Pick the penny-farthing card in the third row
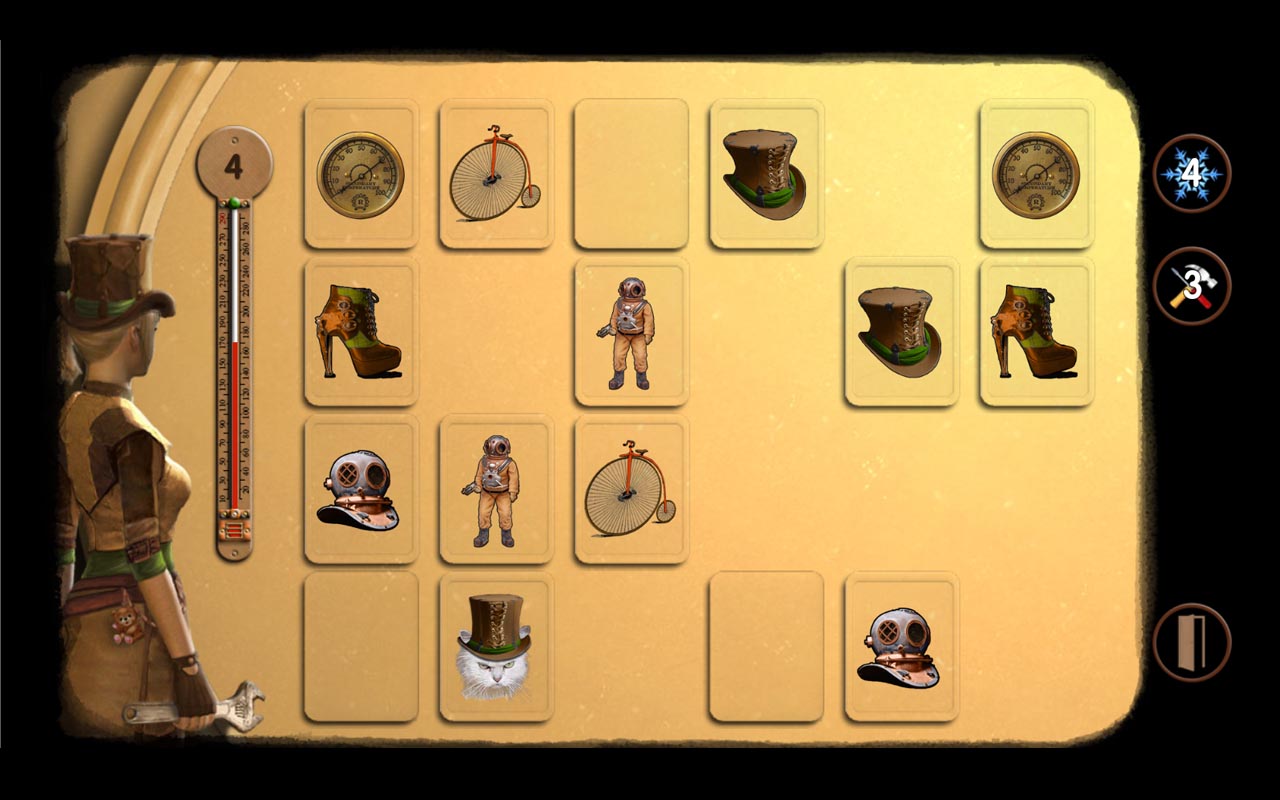The height and width of the screenshot is (800, 1280). point(631,490)
